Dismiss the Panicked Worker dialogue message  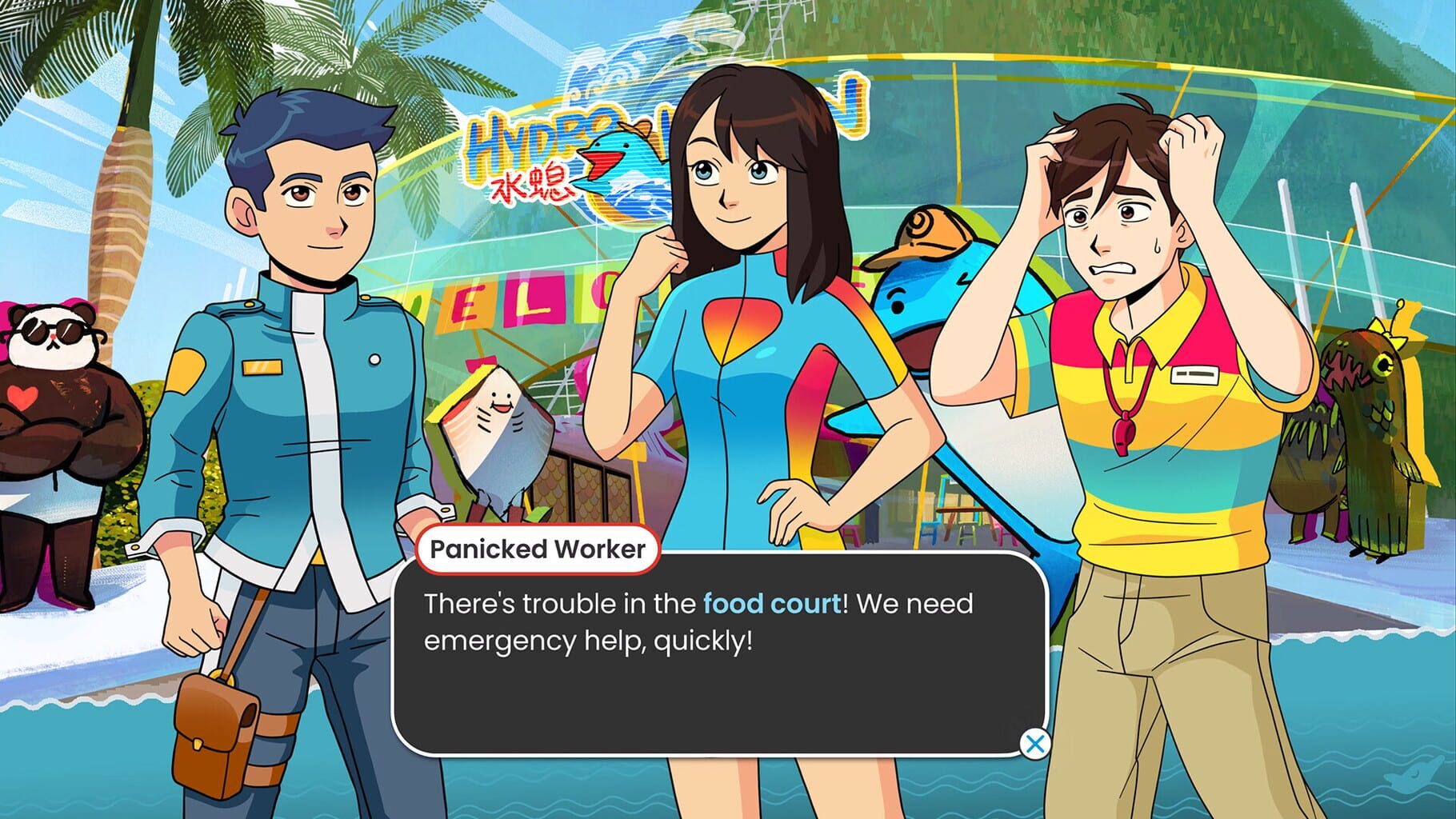click(1037, 745)
